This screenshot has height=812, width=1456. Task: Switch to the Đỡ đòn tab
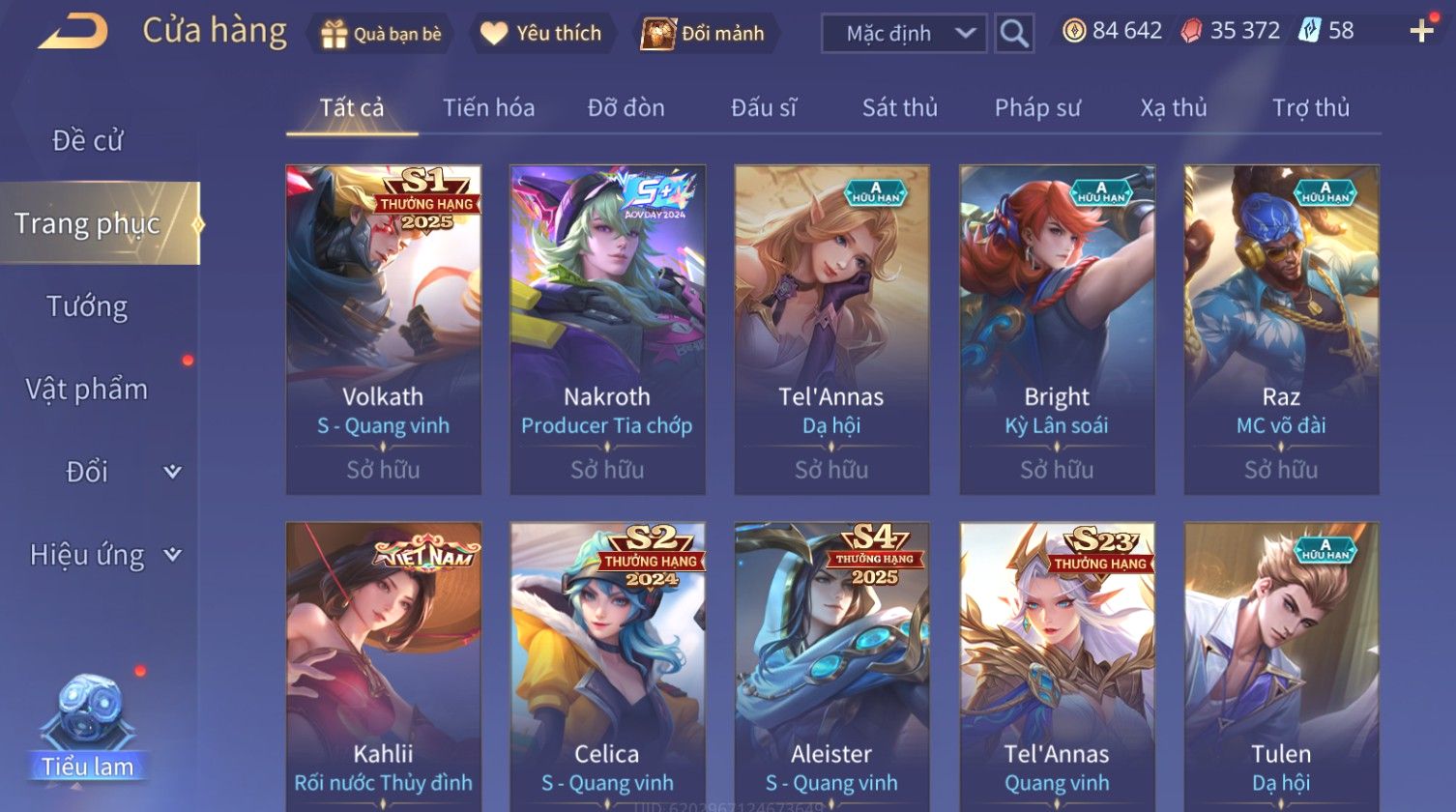point(626,108)
